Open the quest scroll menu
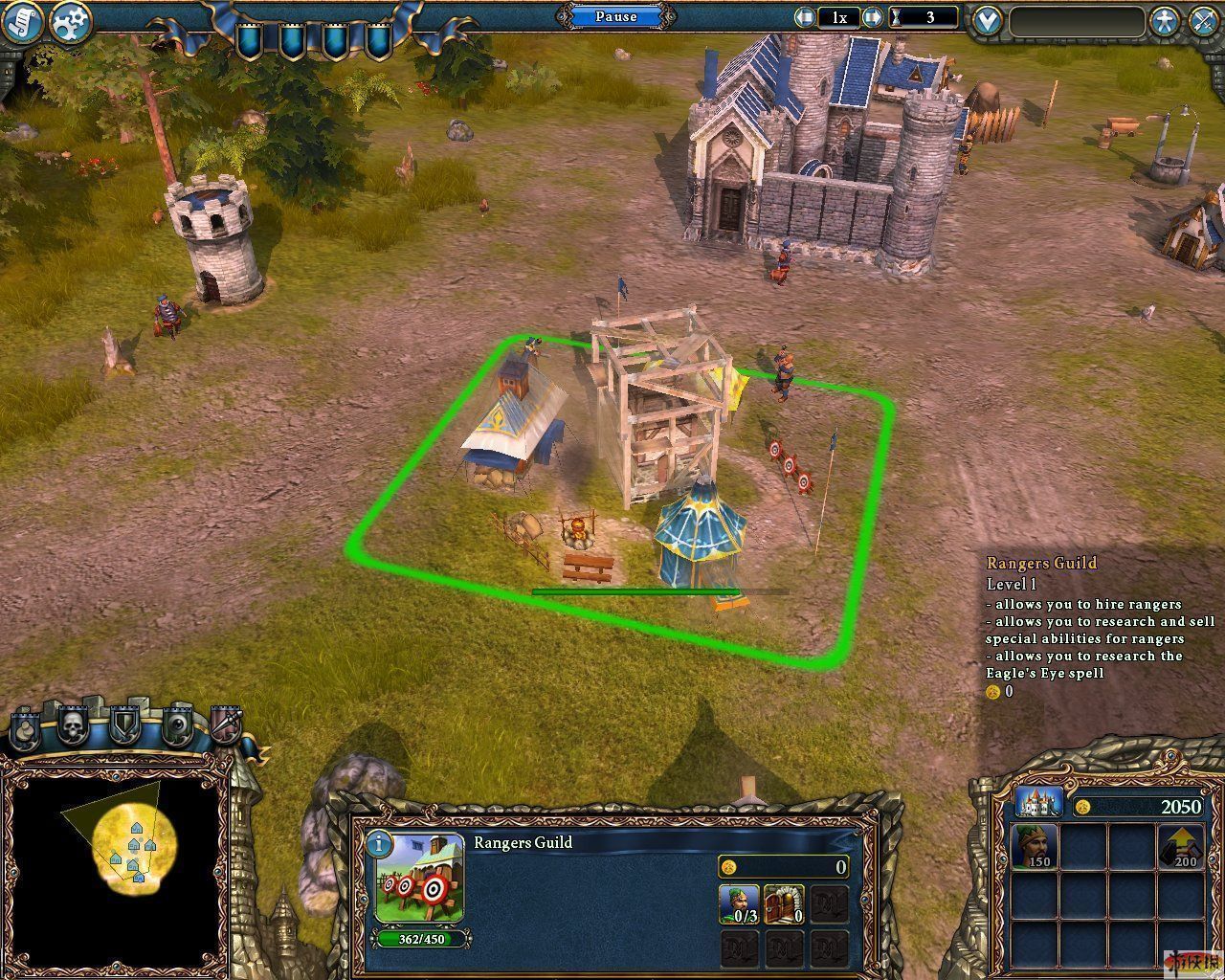This screenshot has width=1225, height=980. coord(23,24)
